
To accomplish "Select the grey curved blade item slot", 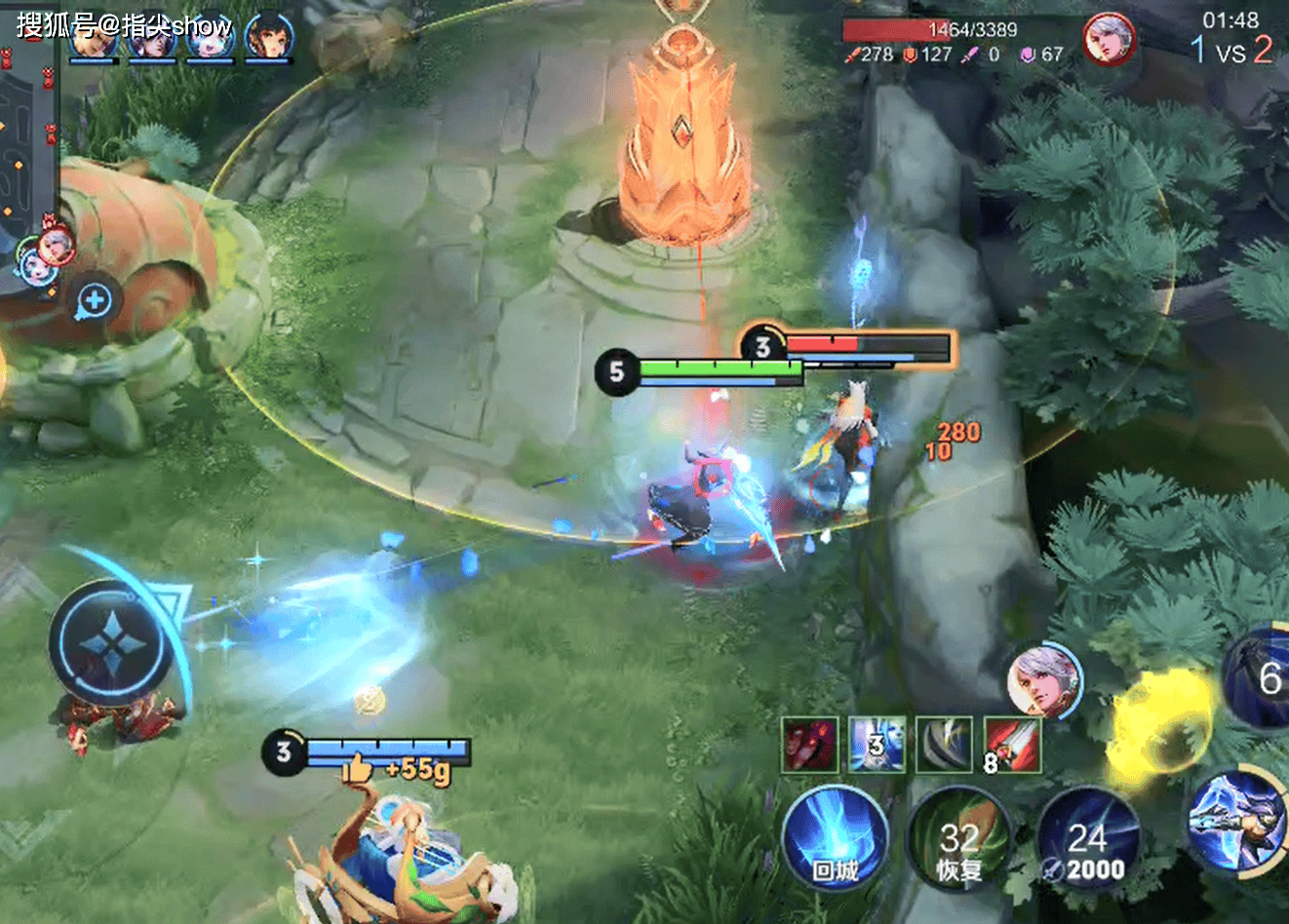I will [944, 746].
